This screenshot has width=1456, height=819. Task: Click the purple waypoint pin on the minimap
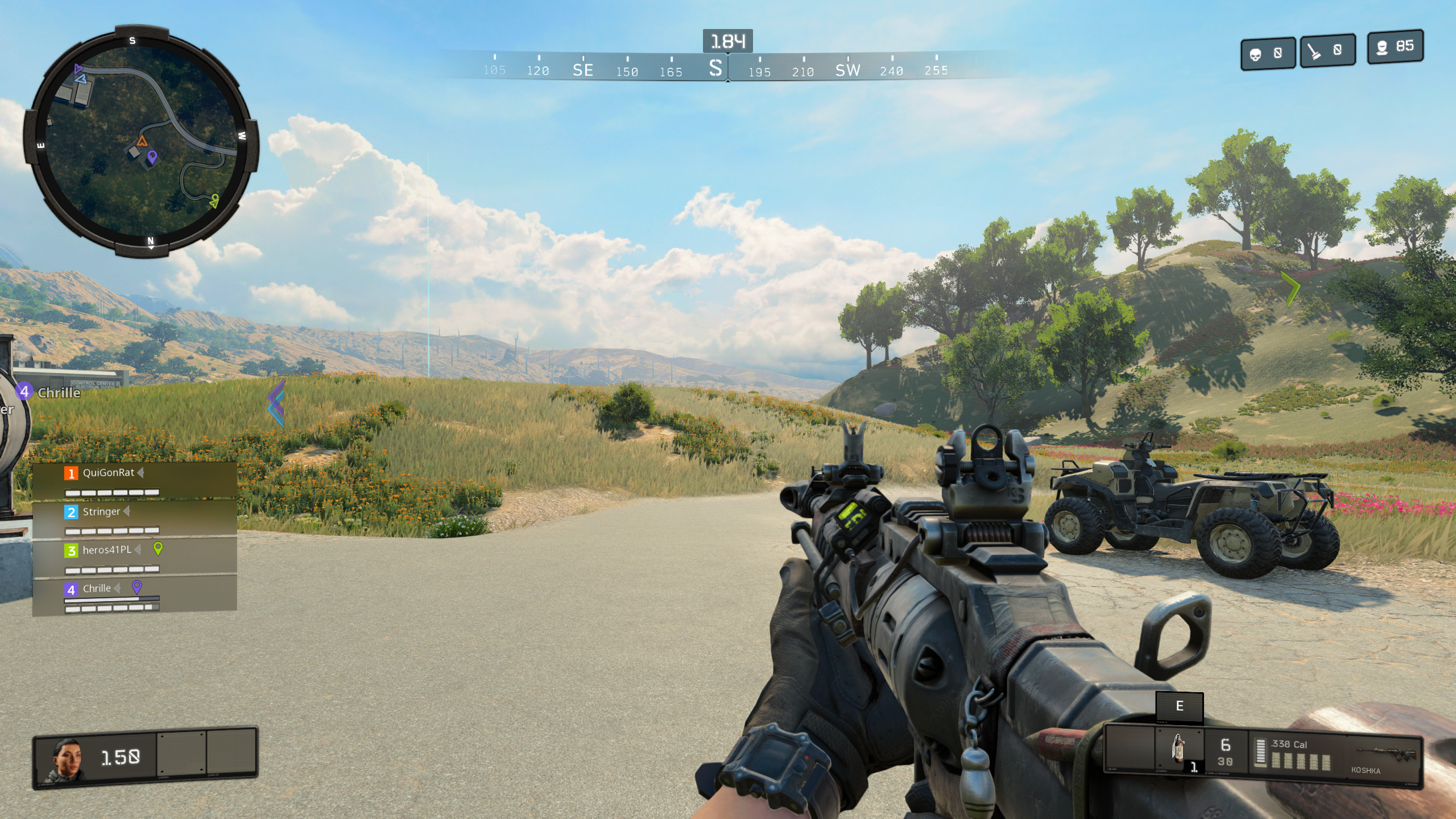tap(152, 156)
